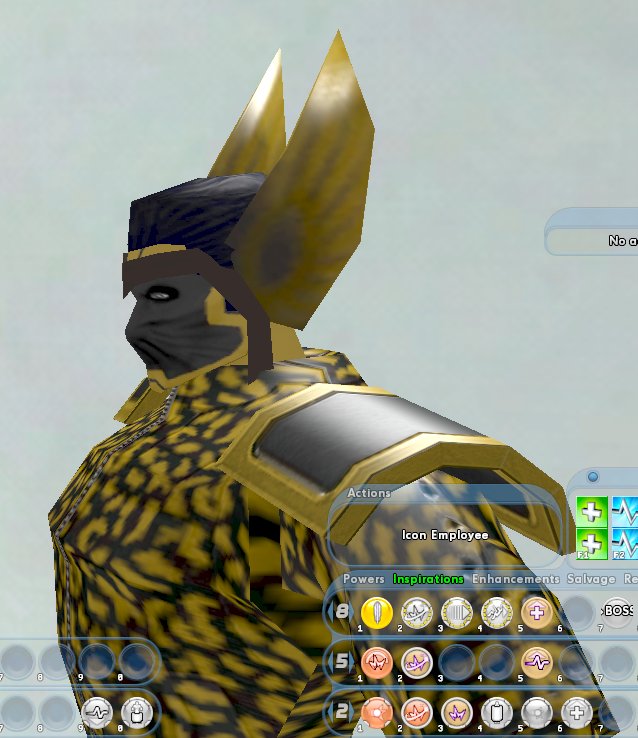Activate the tan pink-cross power in tray 8
Viewport: 638px width, 738px height.
pos(536,611)
